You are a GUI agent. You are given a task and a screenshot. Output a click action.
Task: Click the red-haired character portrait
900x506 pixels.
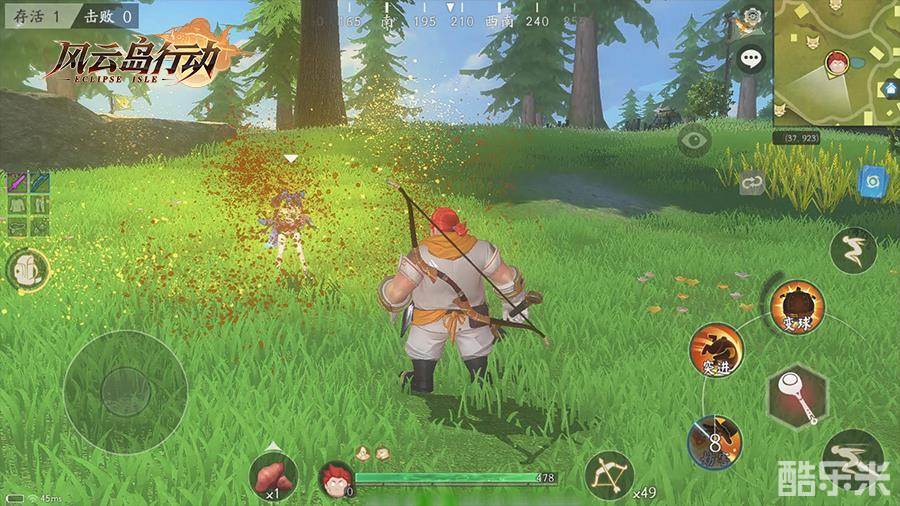[337, 479]
